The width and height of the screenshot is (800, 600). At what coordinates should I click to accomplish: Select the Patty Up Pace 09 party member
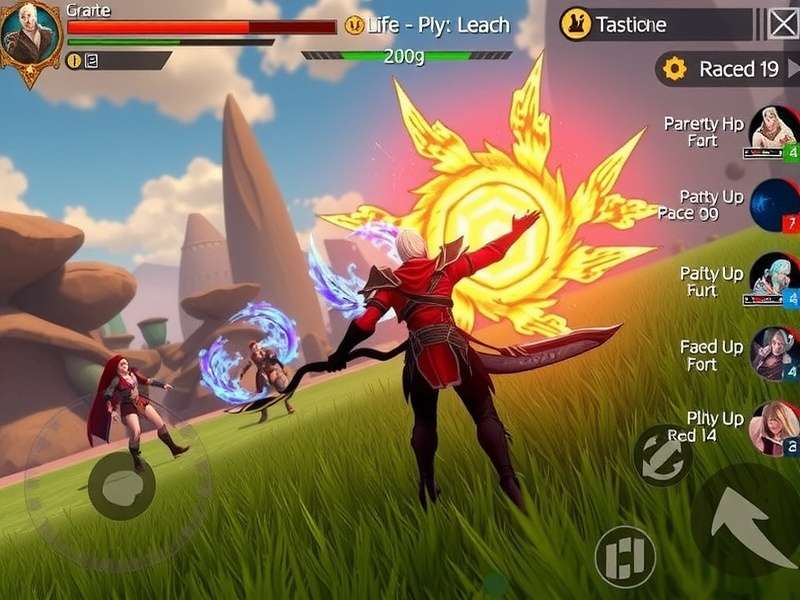[x=774, y=205]
